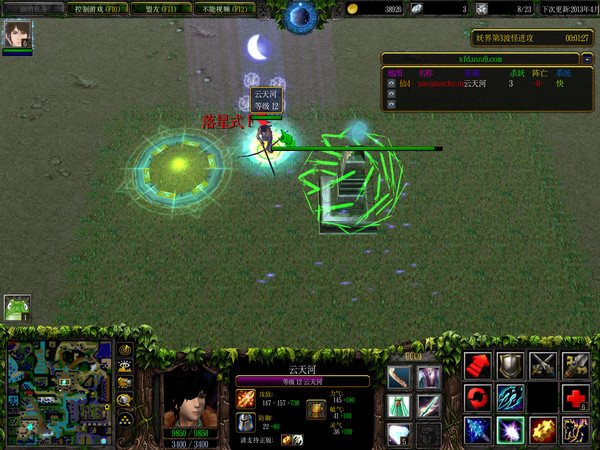Click the control game (F10) menu button
600x450 pixels.
[98, 9]
